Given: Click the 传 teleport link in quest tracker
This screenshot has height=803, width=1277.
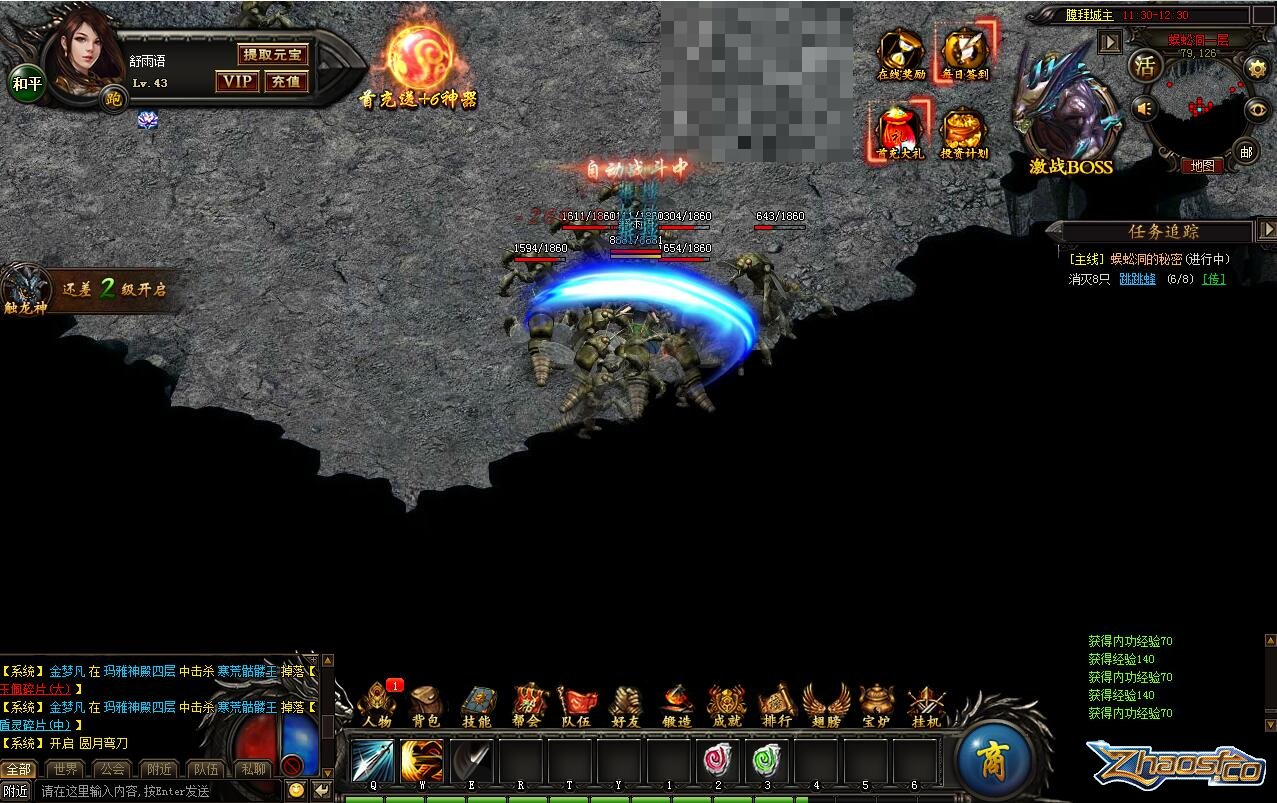Looking at the screenshot, I should pos(1213,279).
